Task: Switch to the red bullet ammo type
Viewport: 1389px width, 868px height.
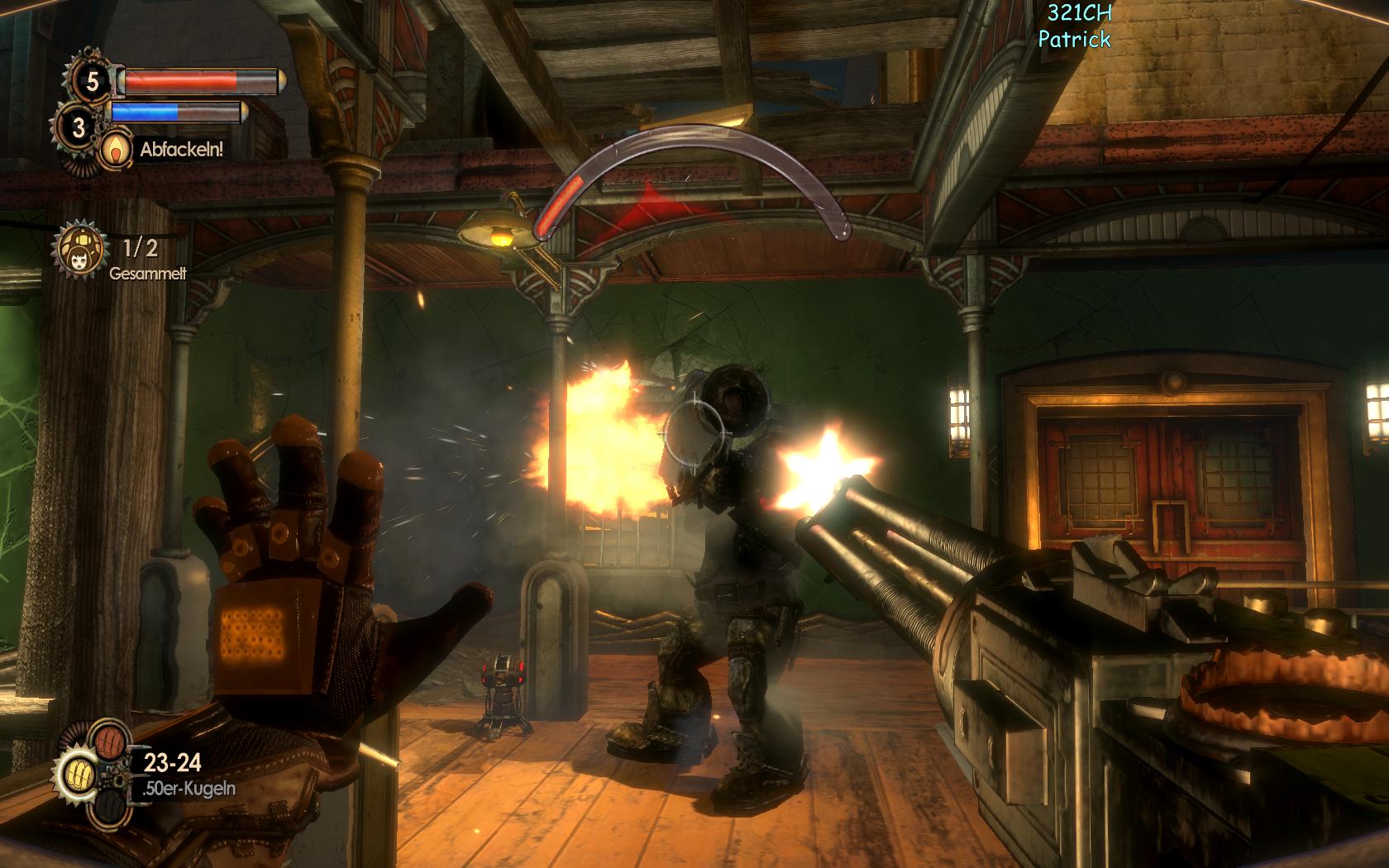Action: (111, 740)
